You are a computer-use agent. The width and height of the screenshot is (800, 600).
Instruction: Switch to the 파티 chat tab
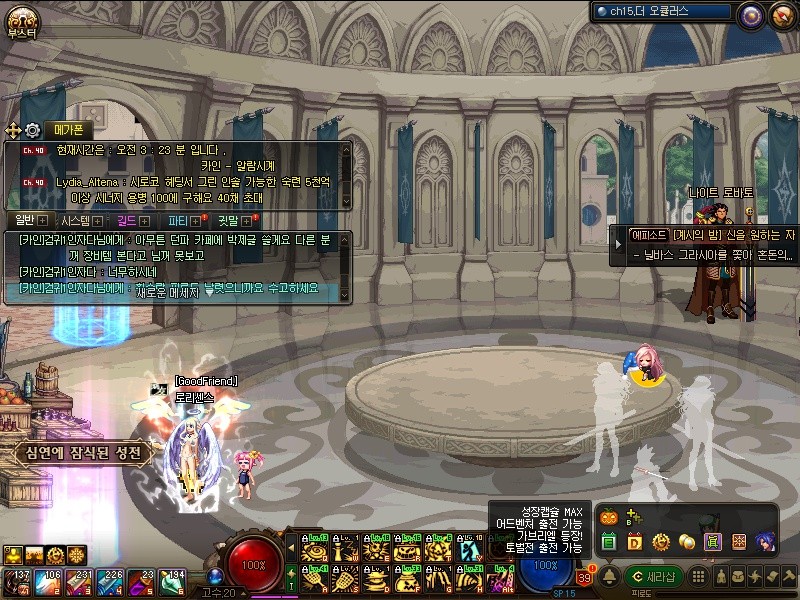[x=179, y=220]
